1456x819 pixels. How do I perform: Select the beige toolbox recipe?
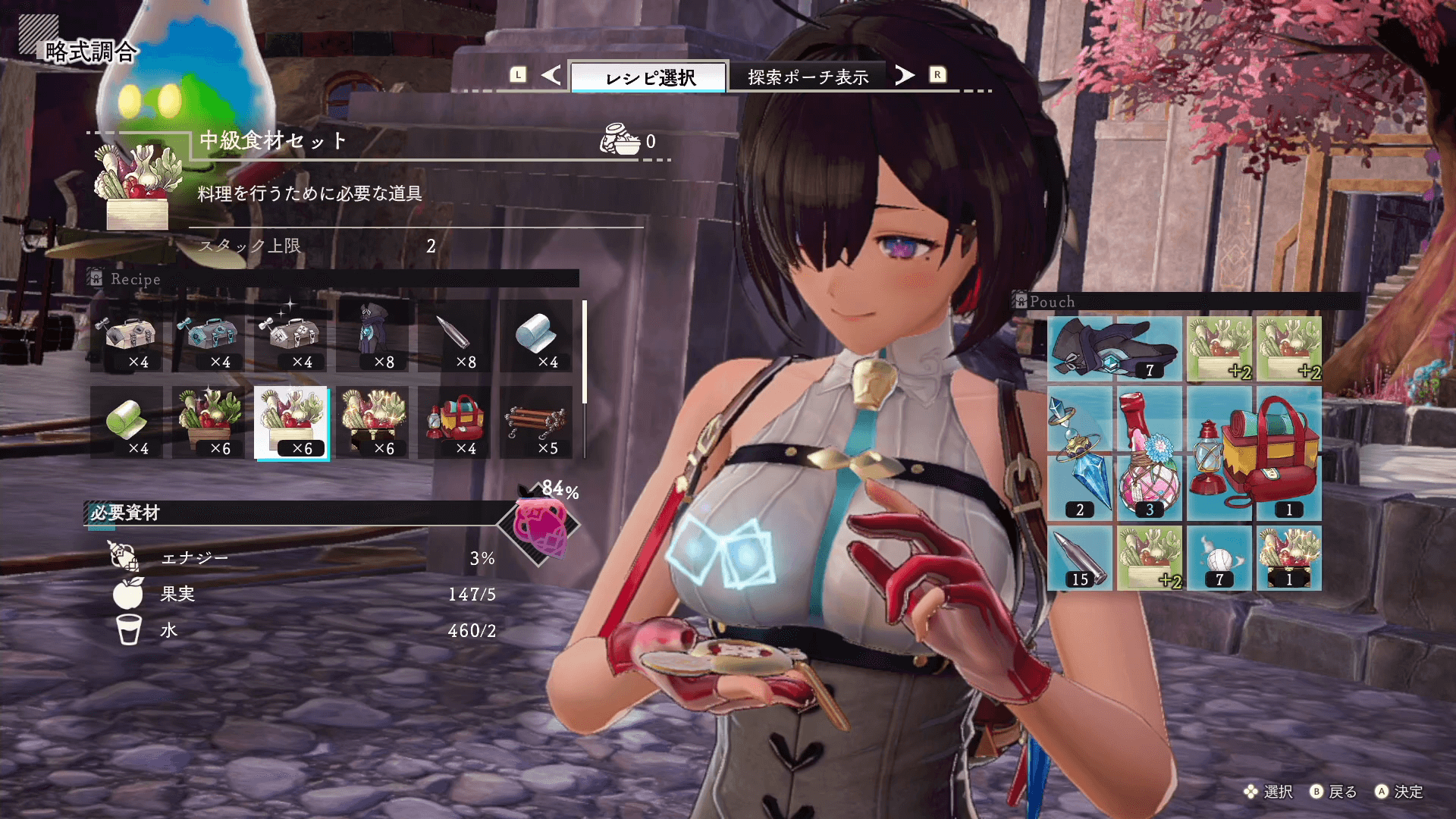[127, 336]
